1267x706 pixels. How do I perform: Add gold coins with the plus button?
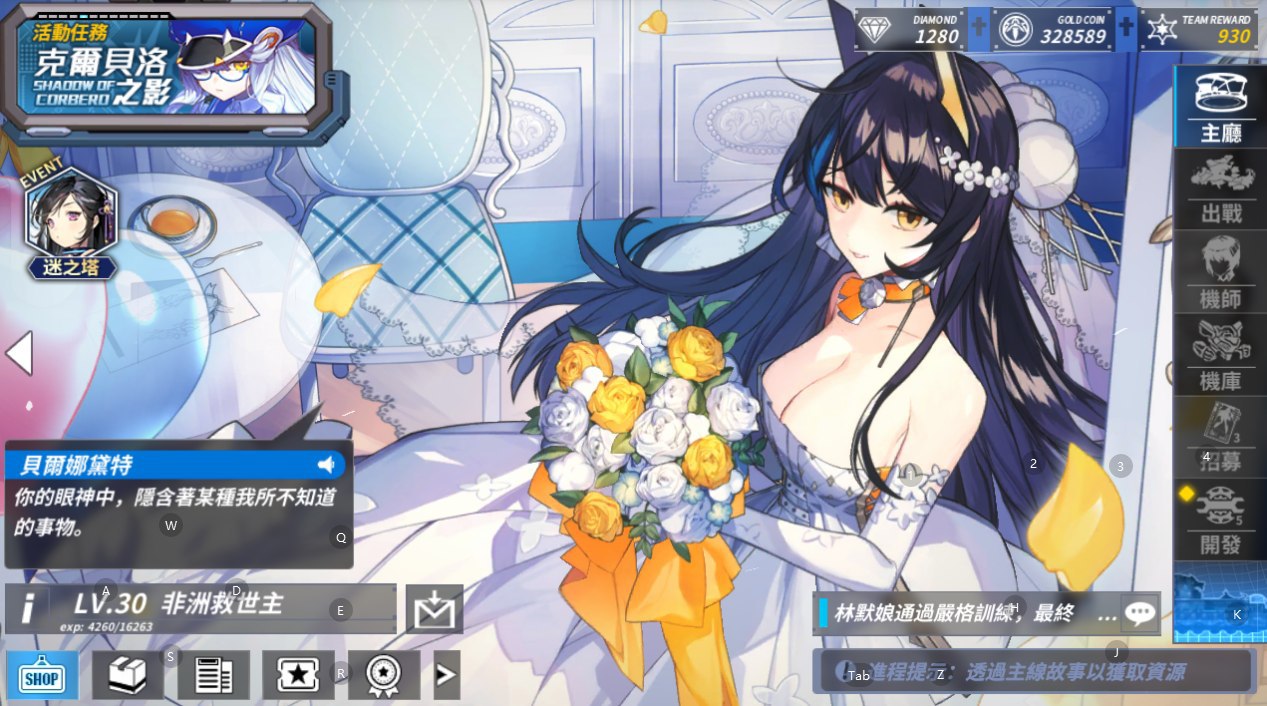[x=1127, y=30]
